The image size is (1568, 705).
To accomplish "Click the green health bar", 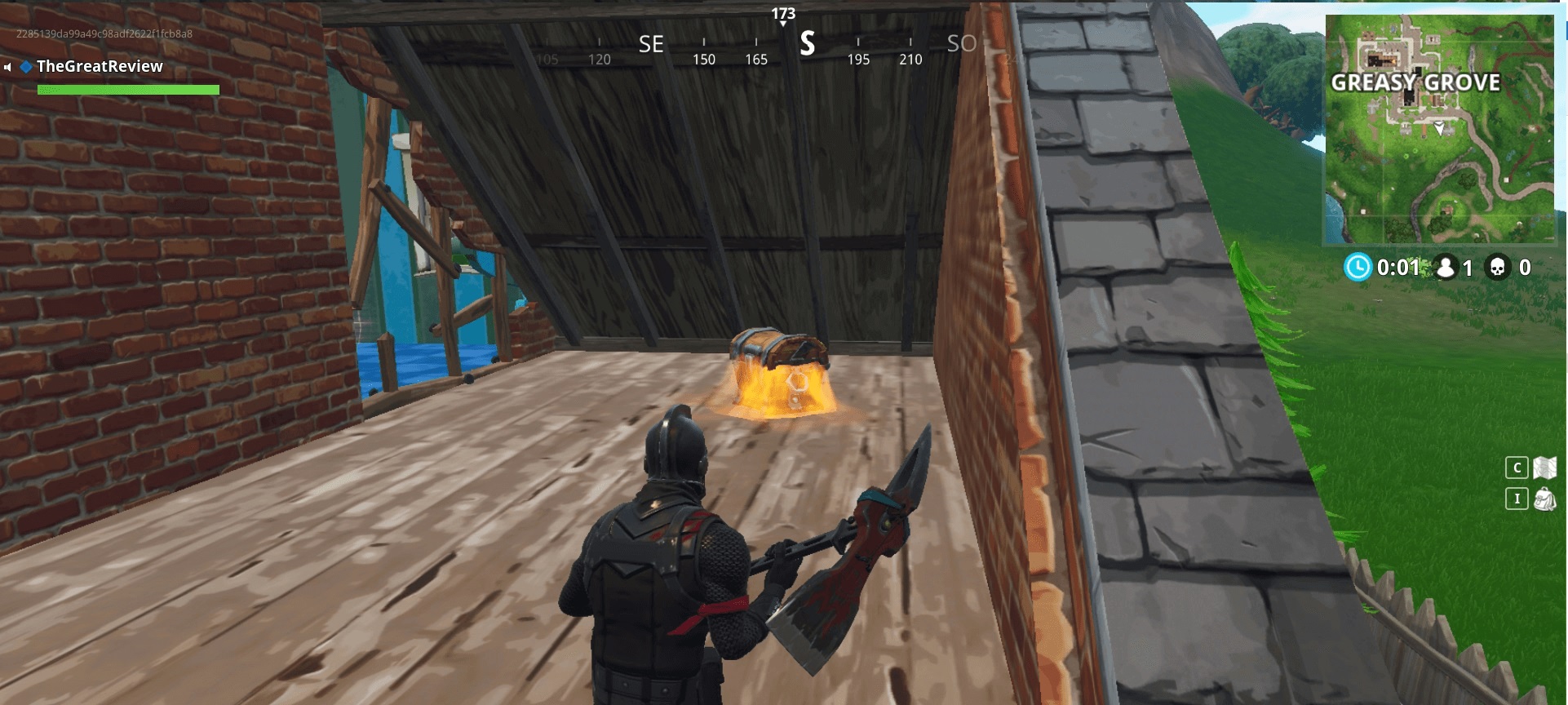I will pyautogui.click(x=128, y=90).
